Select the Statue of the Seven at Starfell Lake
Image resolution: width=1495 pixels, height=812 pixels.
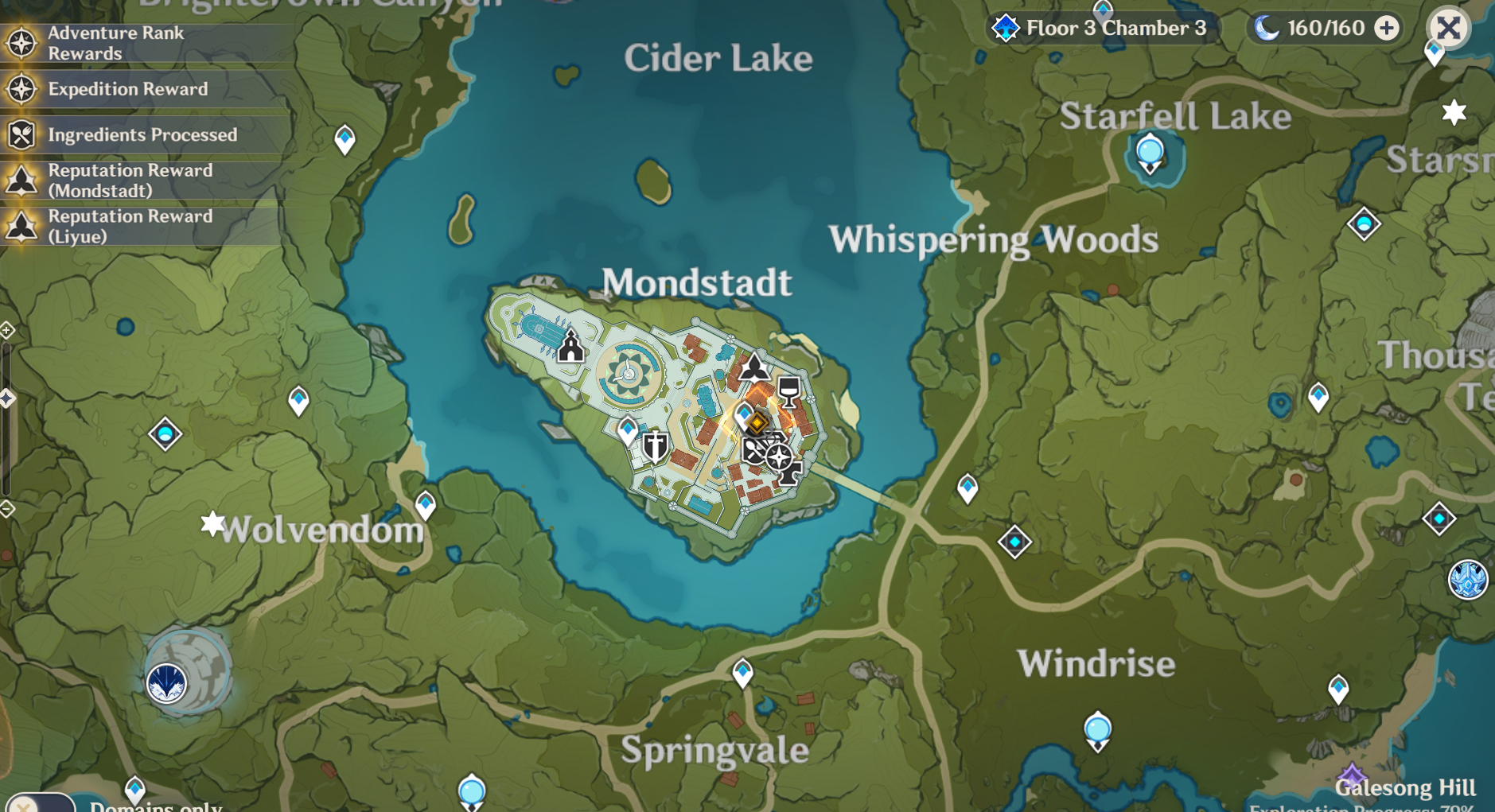click(x=1150, y=153)
